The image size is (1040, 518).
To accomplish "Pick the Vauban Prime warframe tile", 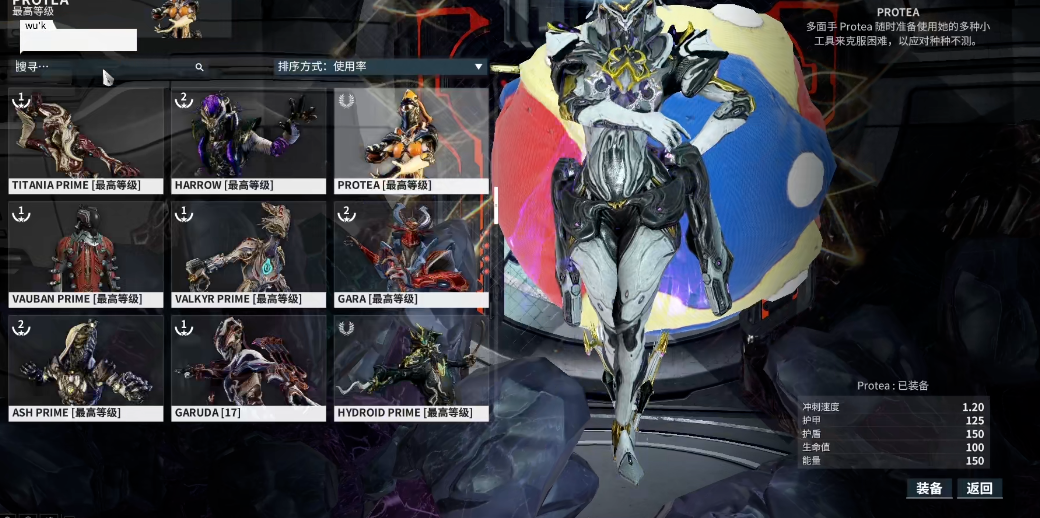I will pos(86,254).
